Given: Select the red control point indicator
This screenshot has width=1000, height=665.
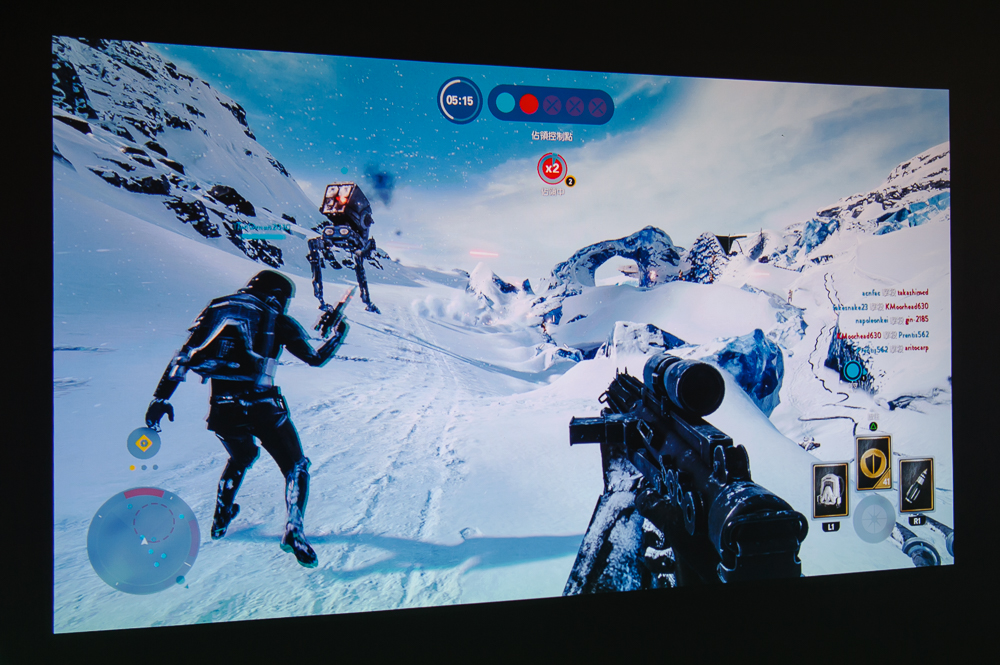Looking at the screenshot, I should pyautogui.click(x=529, y=104).
